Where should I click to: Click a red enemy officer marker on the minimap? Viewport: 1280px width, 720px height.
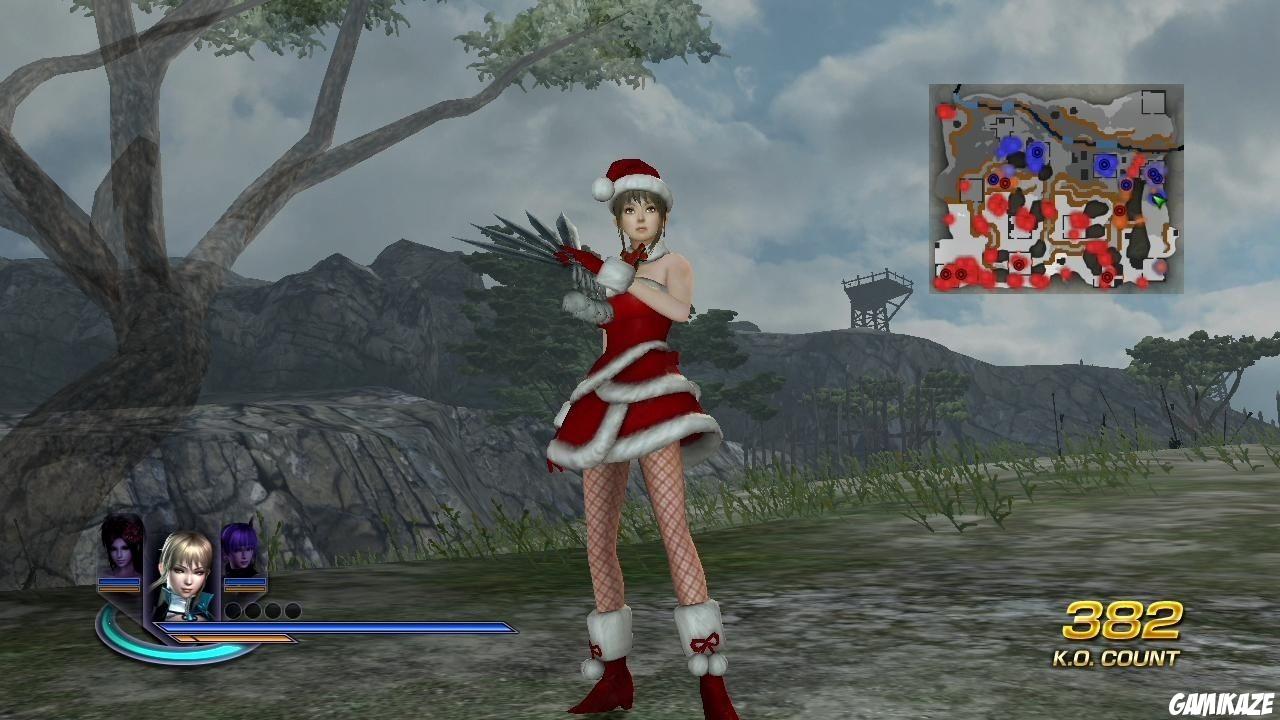tap(1120, 210)
